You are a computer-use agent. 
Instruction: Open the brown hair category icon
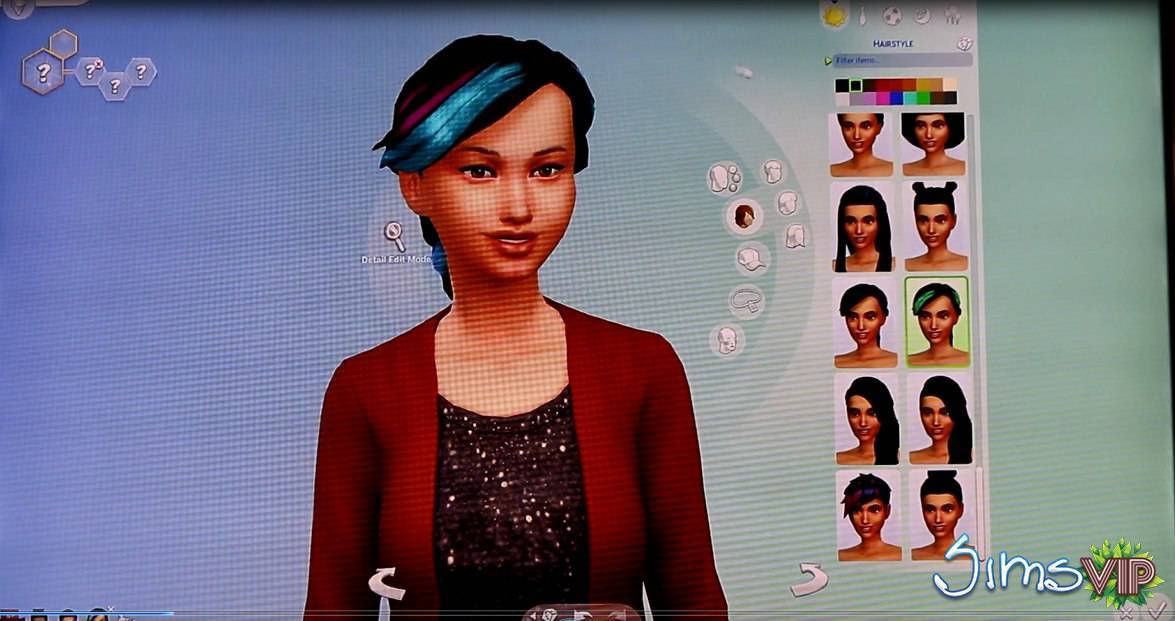tap(743, 216)
